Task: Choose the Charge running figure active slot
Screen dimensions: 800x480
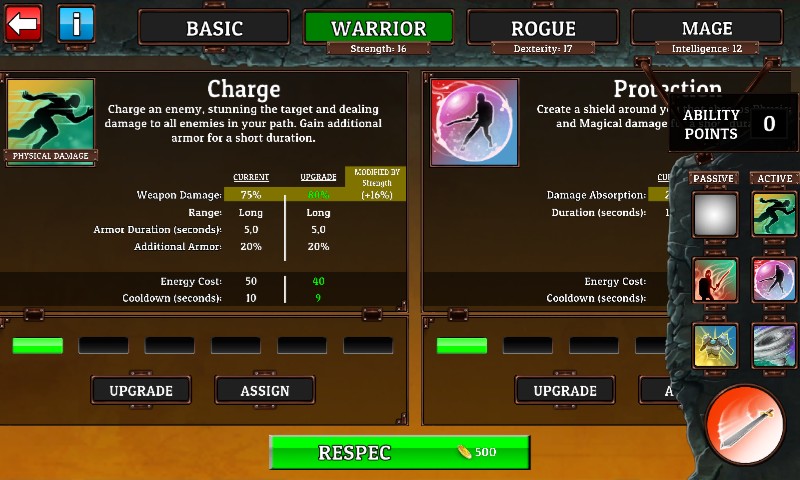Action: pyautogui.click(x=774, y=214)
